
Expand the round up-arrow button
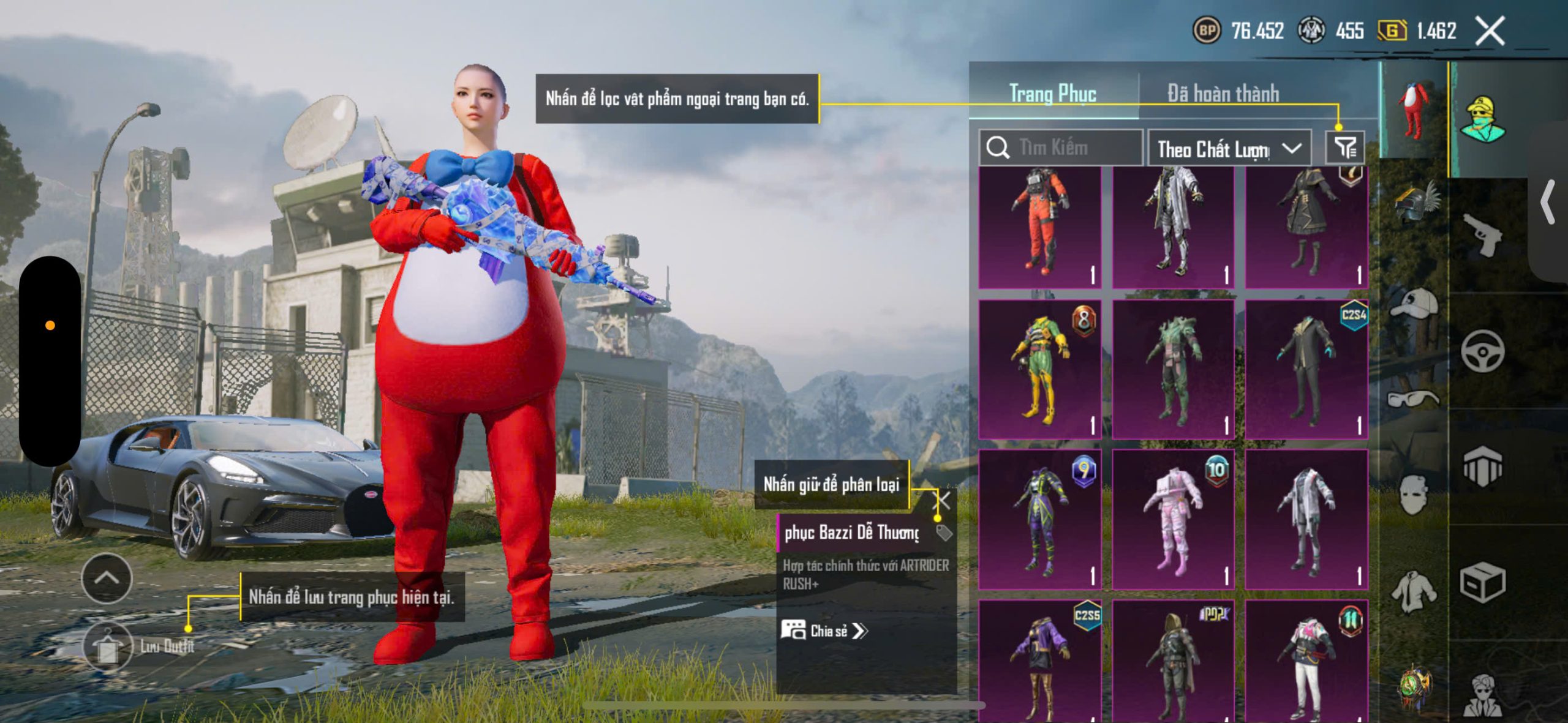[x=107, y=578]
